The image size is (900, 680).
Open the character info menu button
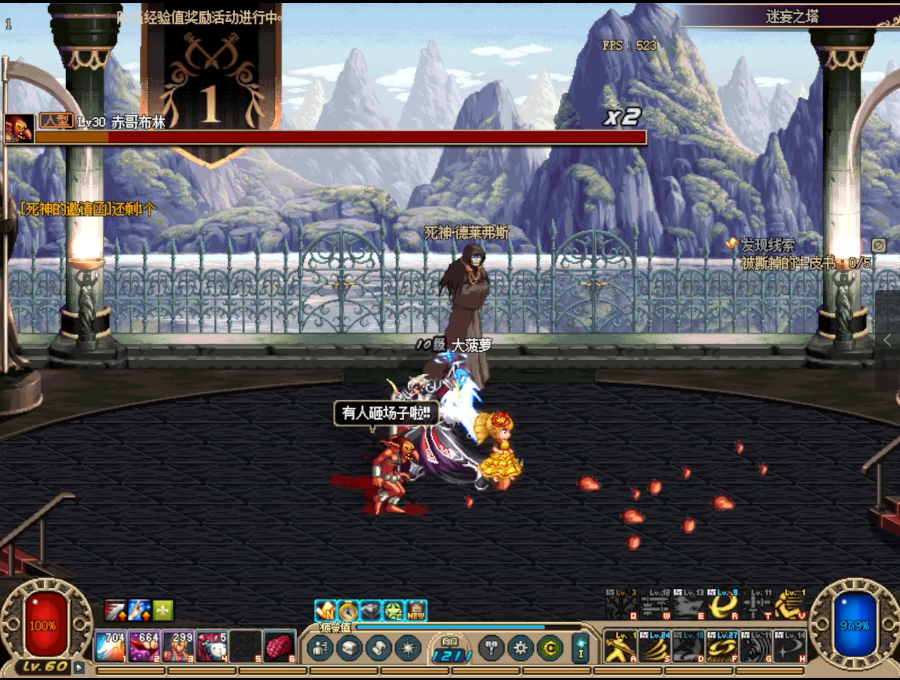321,648
